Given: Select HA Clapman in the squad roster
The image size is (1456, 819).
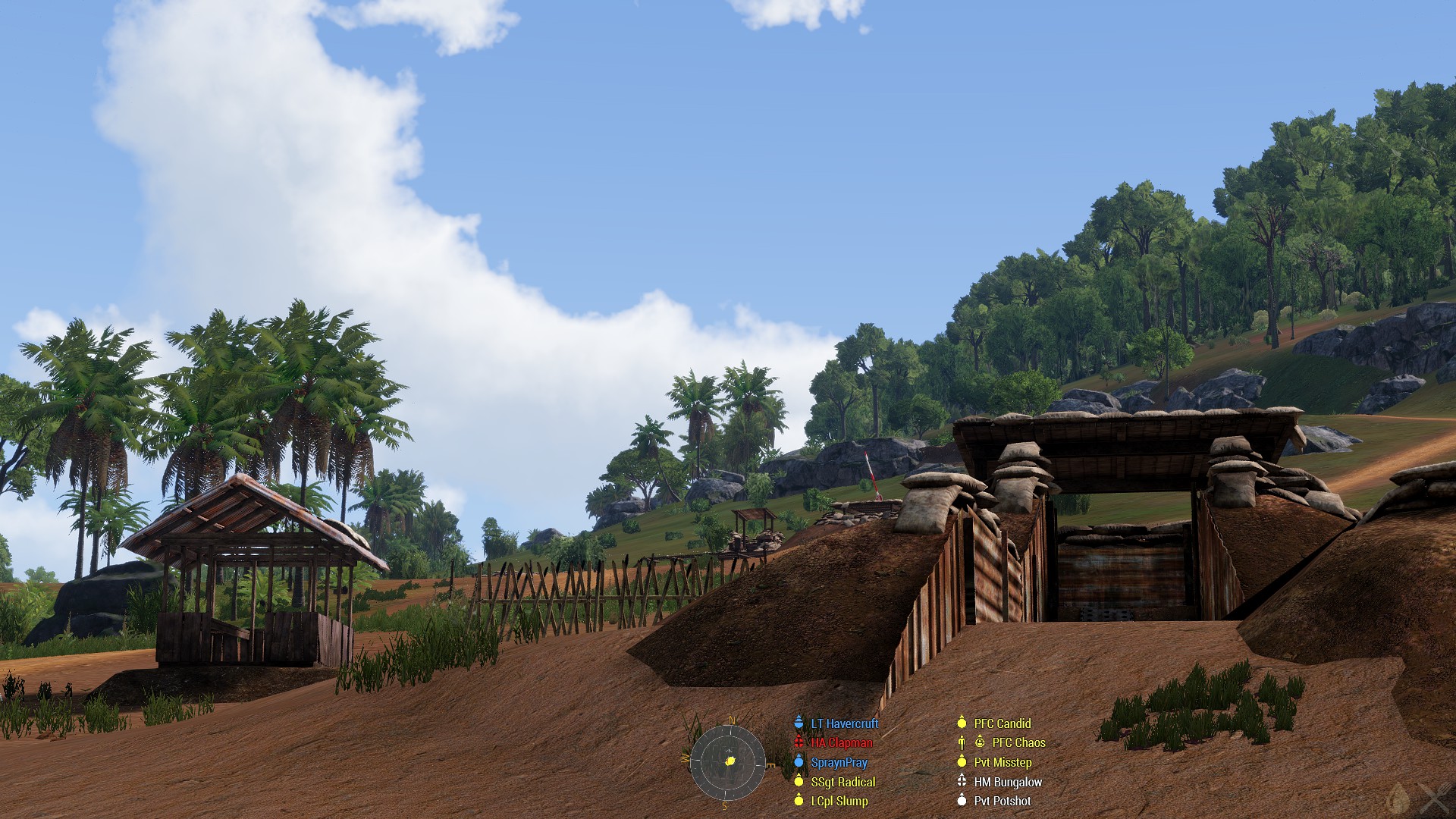Looking at the screenshot, I should (841, 743).
